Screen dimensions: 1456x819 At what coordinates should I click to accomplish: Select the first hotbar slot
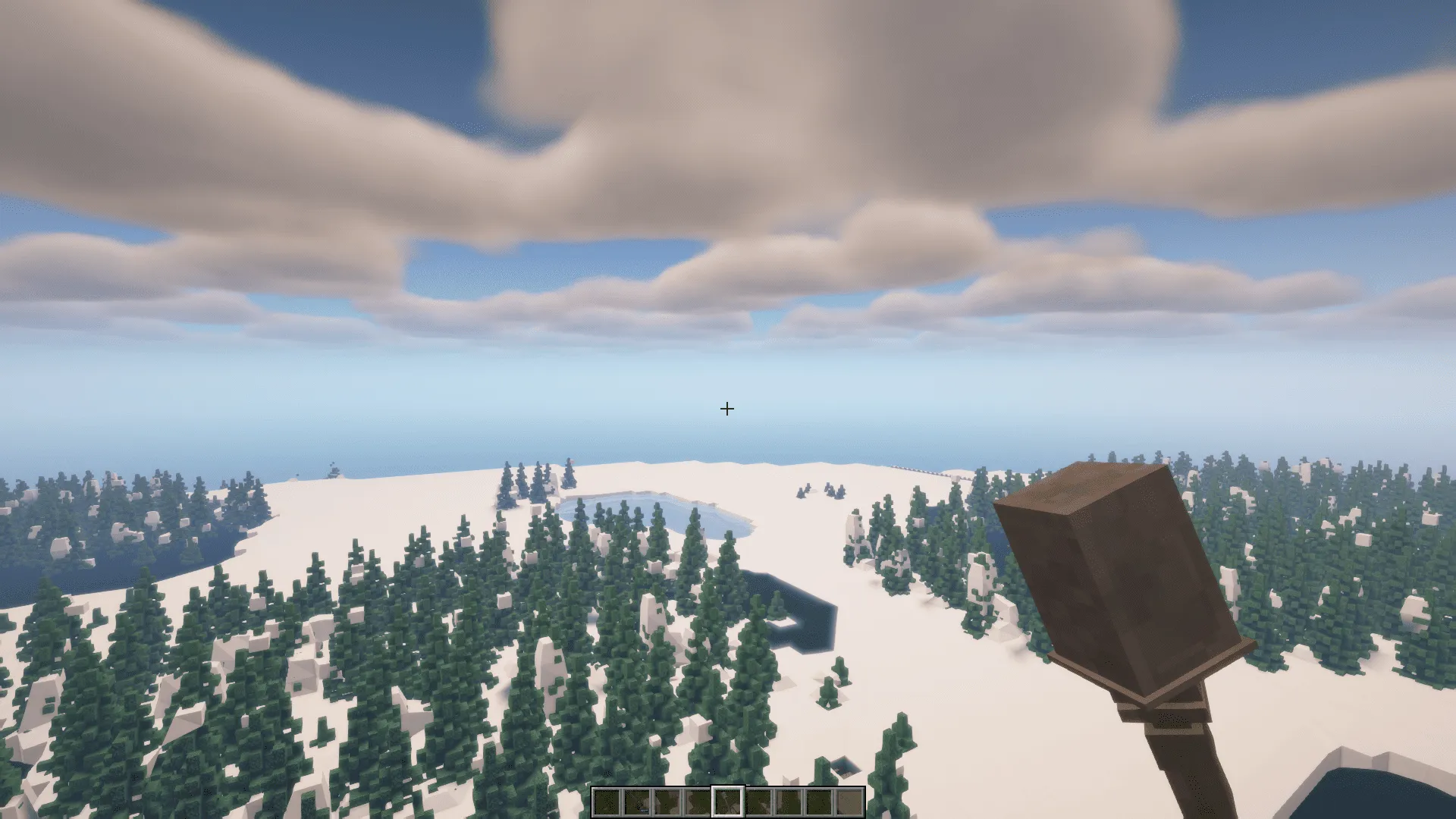point(607,802)
